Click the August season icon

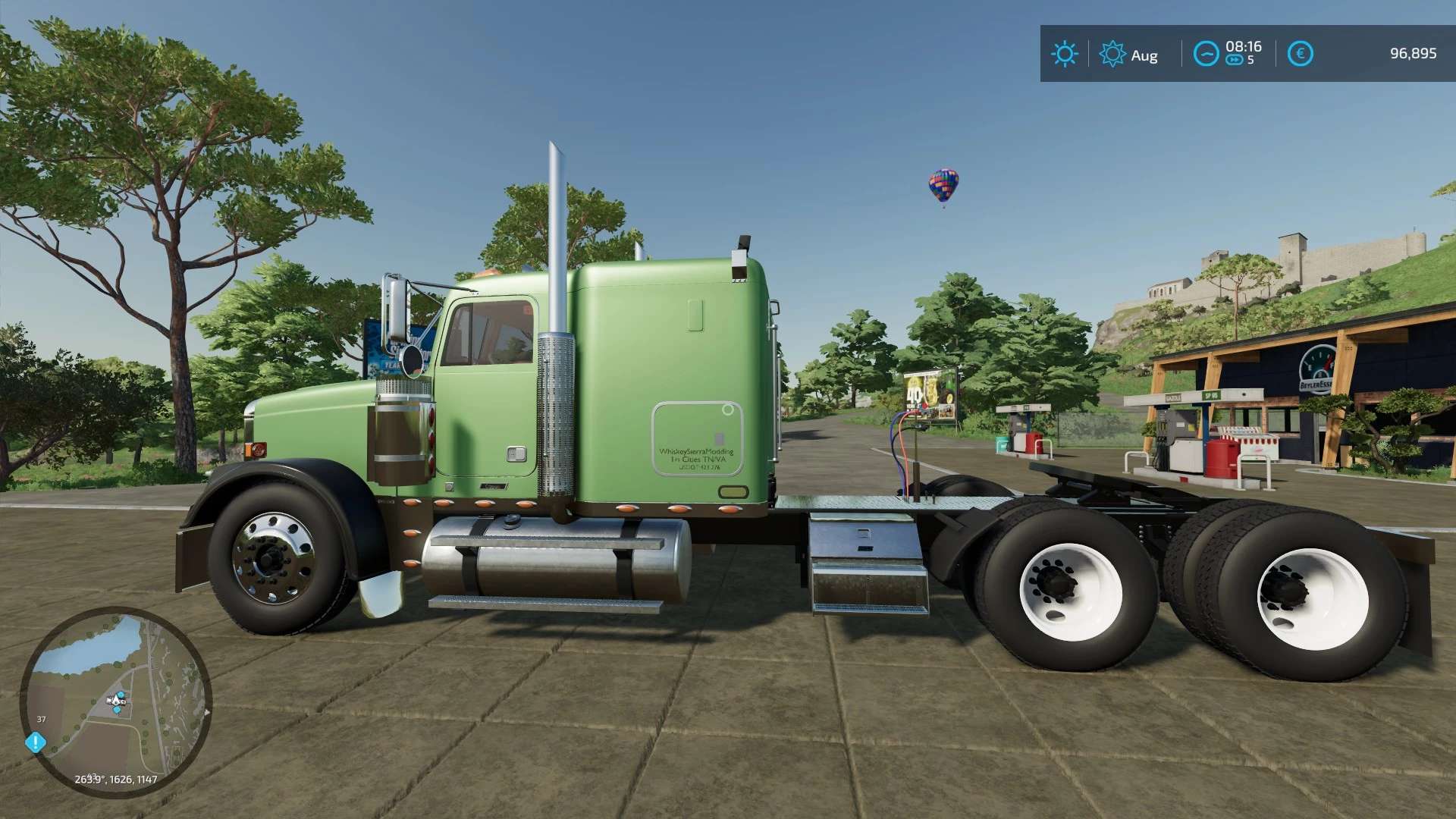(1112, 54)
